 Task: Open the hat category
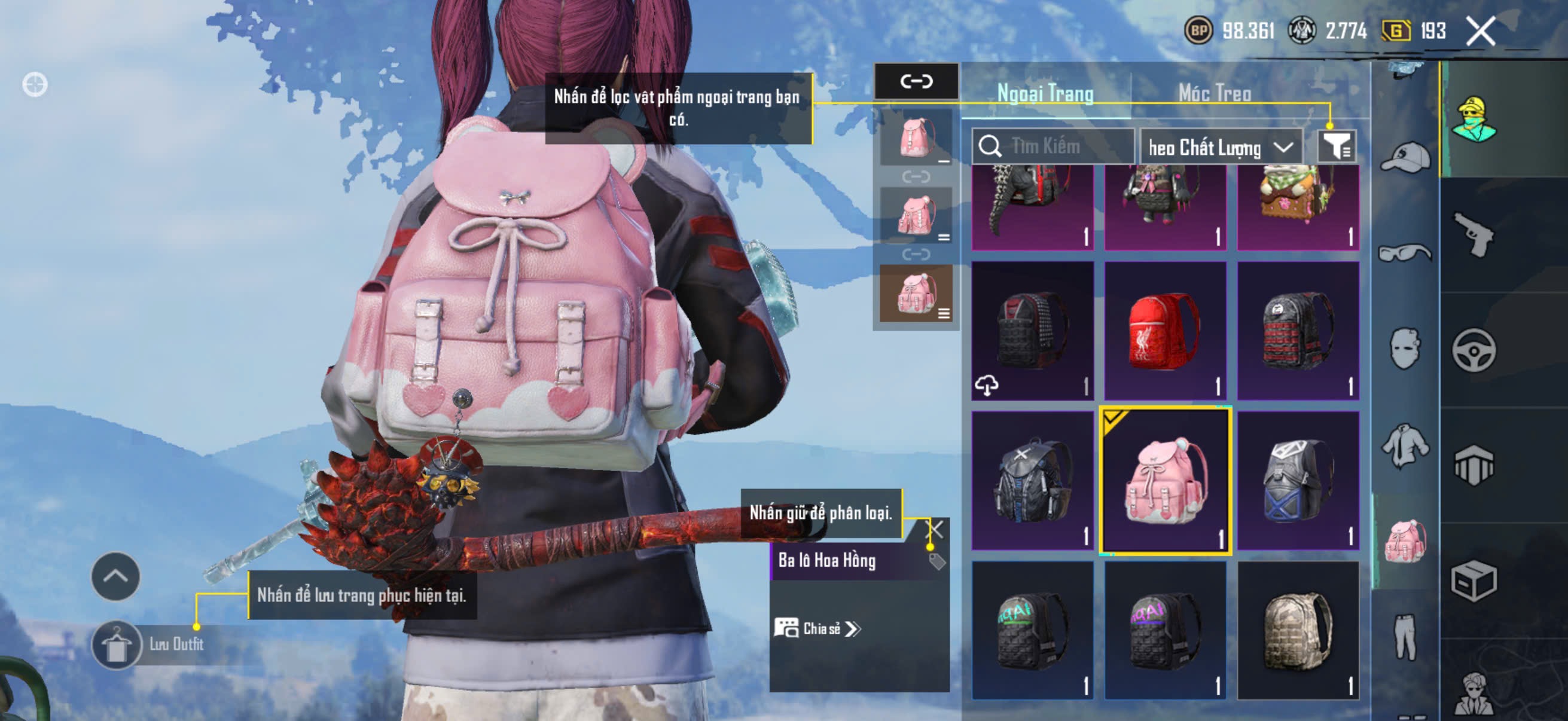1405,157
